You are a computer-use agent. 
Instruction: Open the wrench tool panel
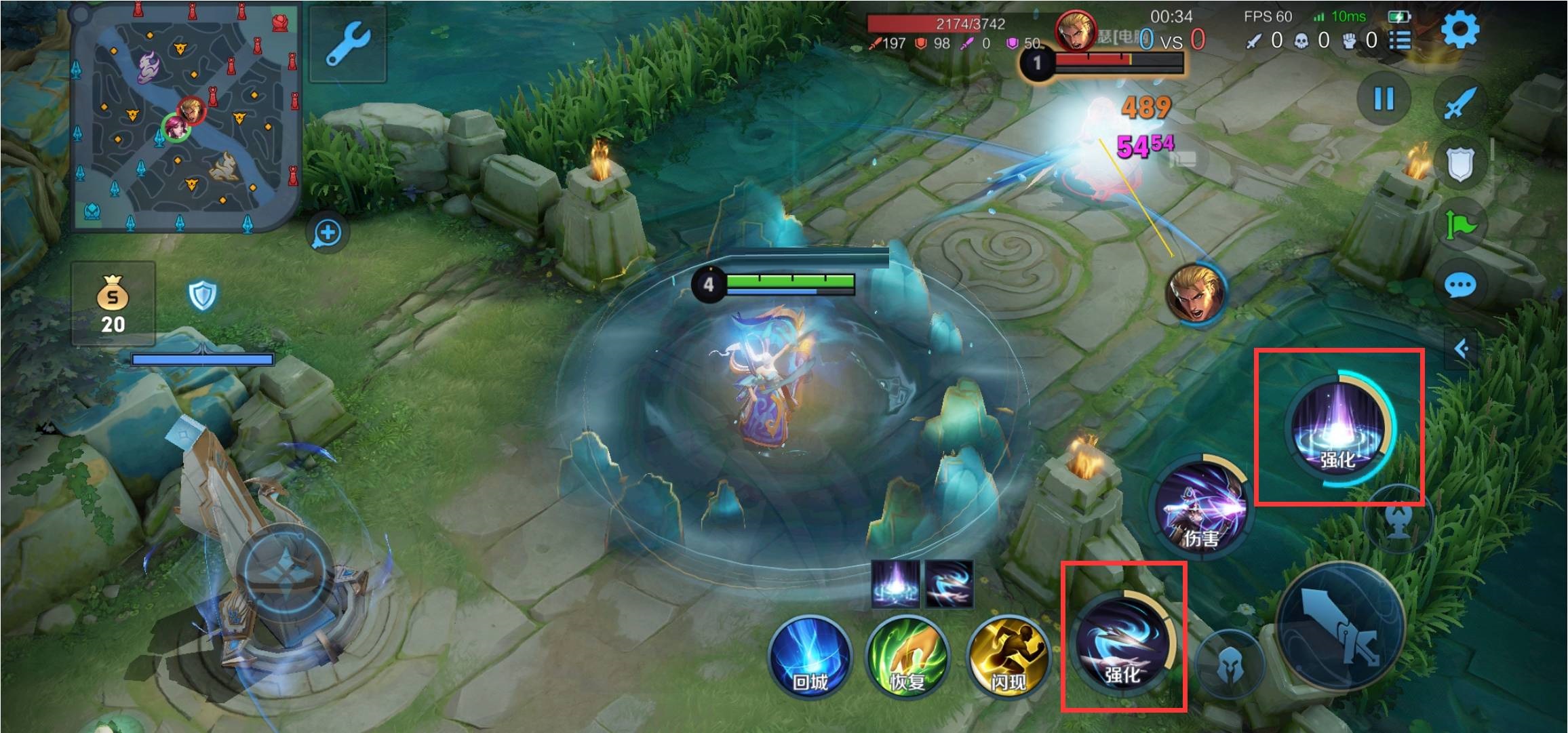click(x=347, y=43)
